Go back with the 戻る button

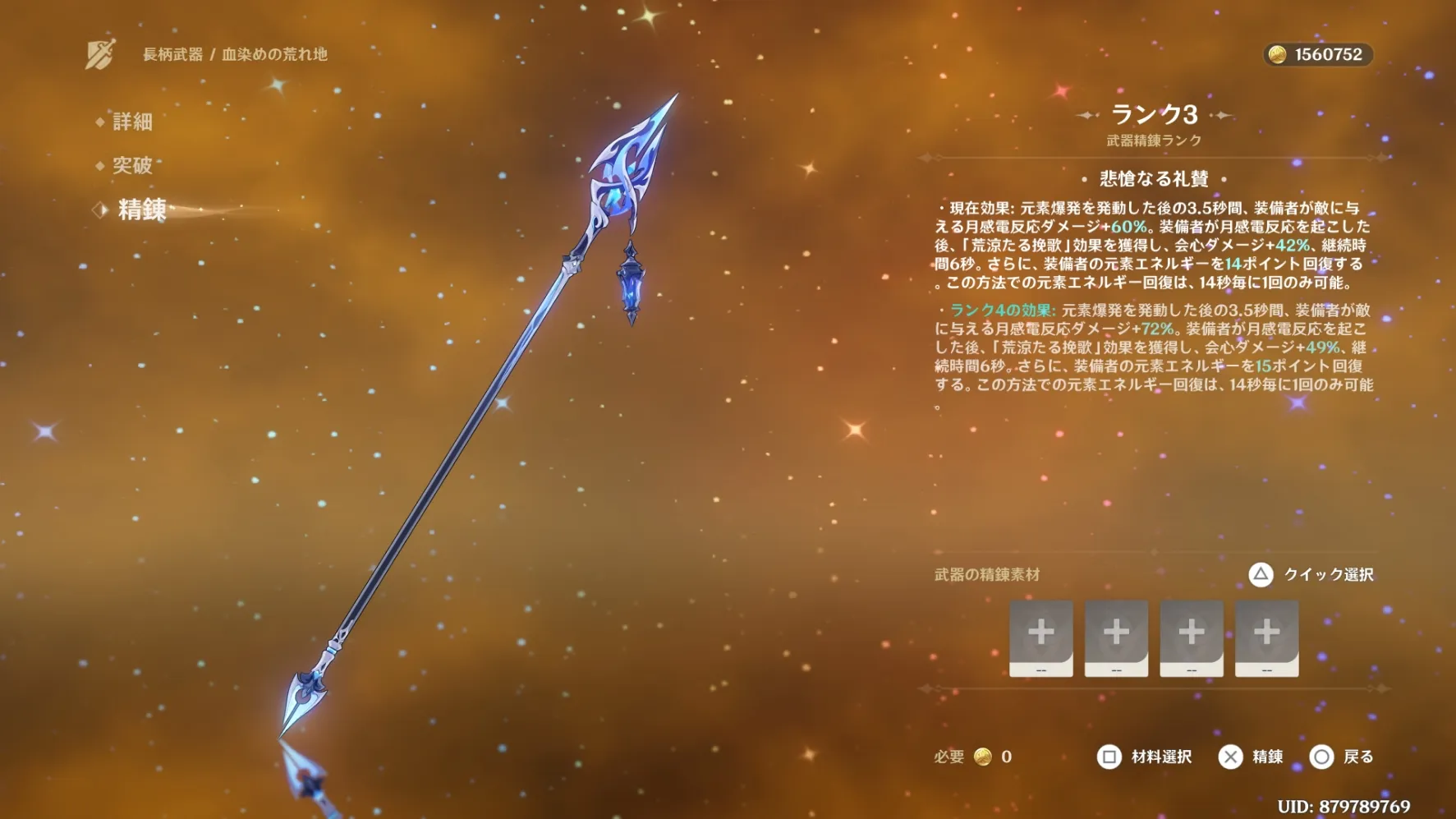click(1342, 757)
